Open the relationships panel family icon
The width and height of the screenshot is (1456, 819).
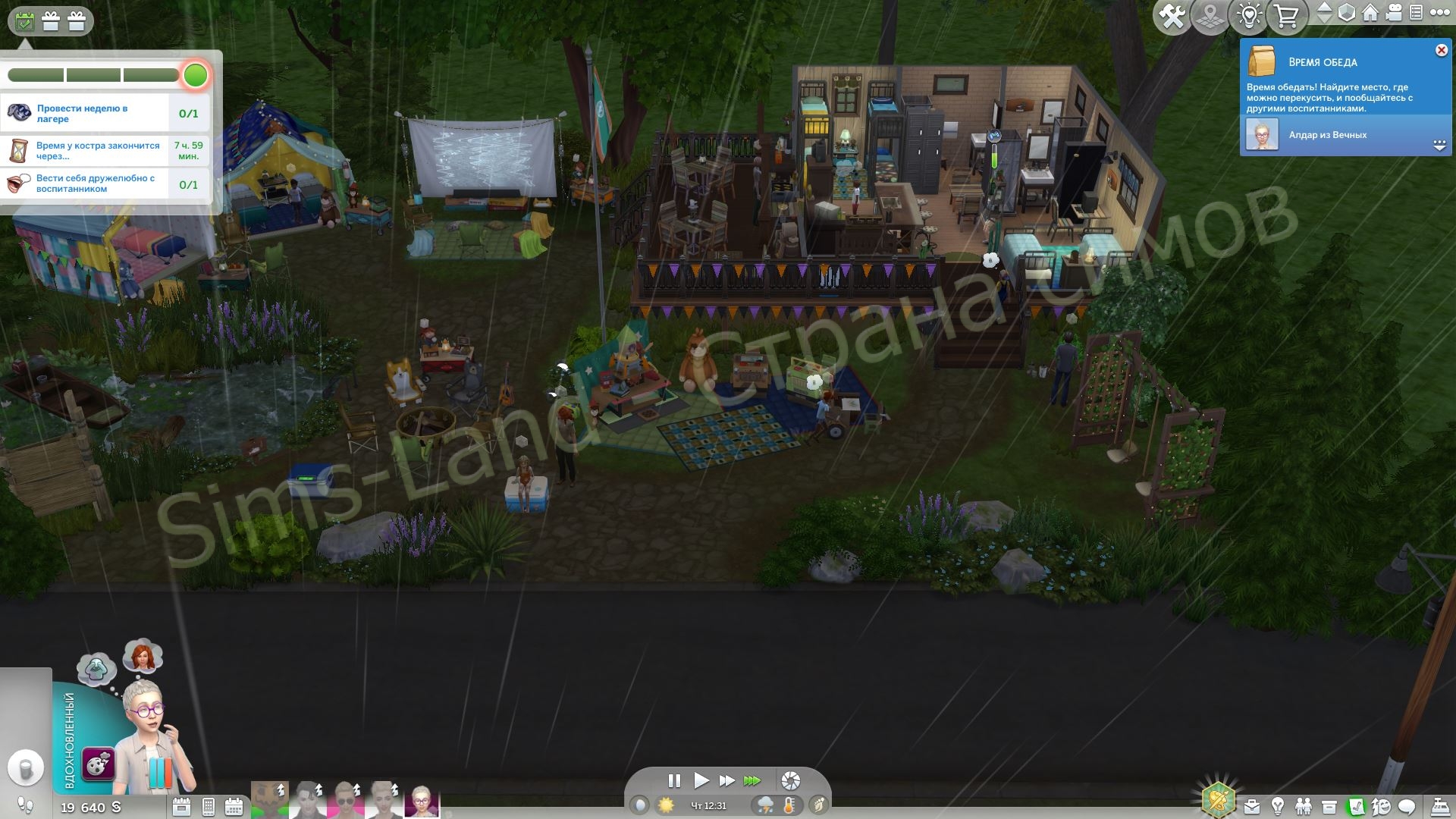(1304, 806)
